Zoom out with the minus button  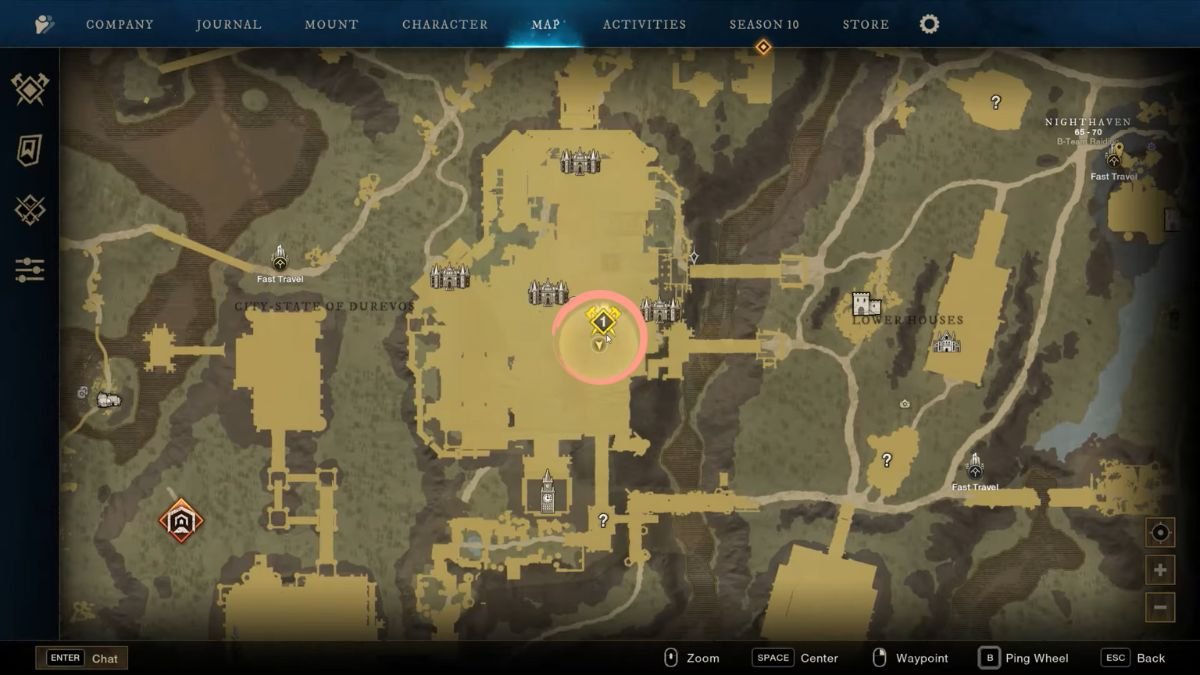tap(1160, 606)
